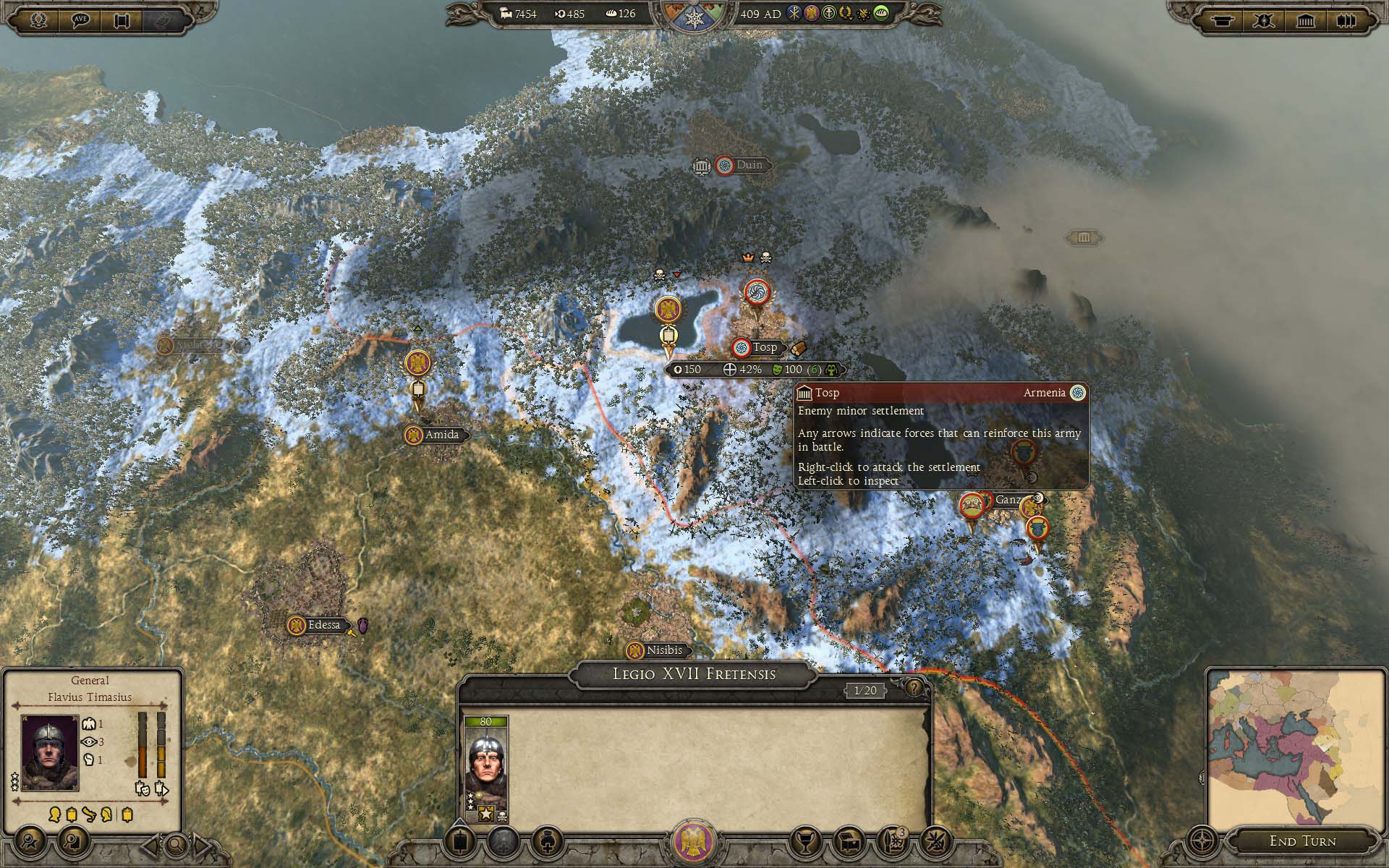Viewport: 1389px width, 868px height.
Task: Select the Amida settlement label
Action: pos(441,435)
